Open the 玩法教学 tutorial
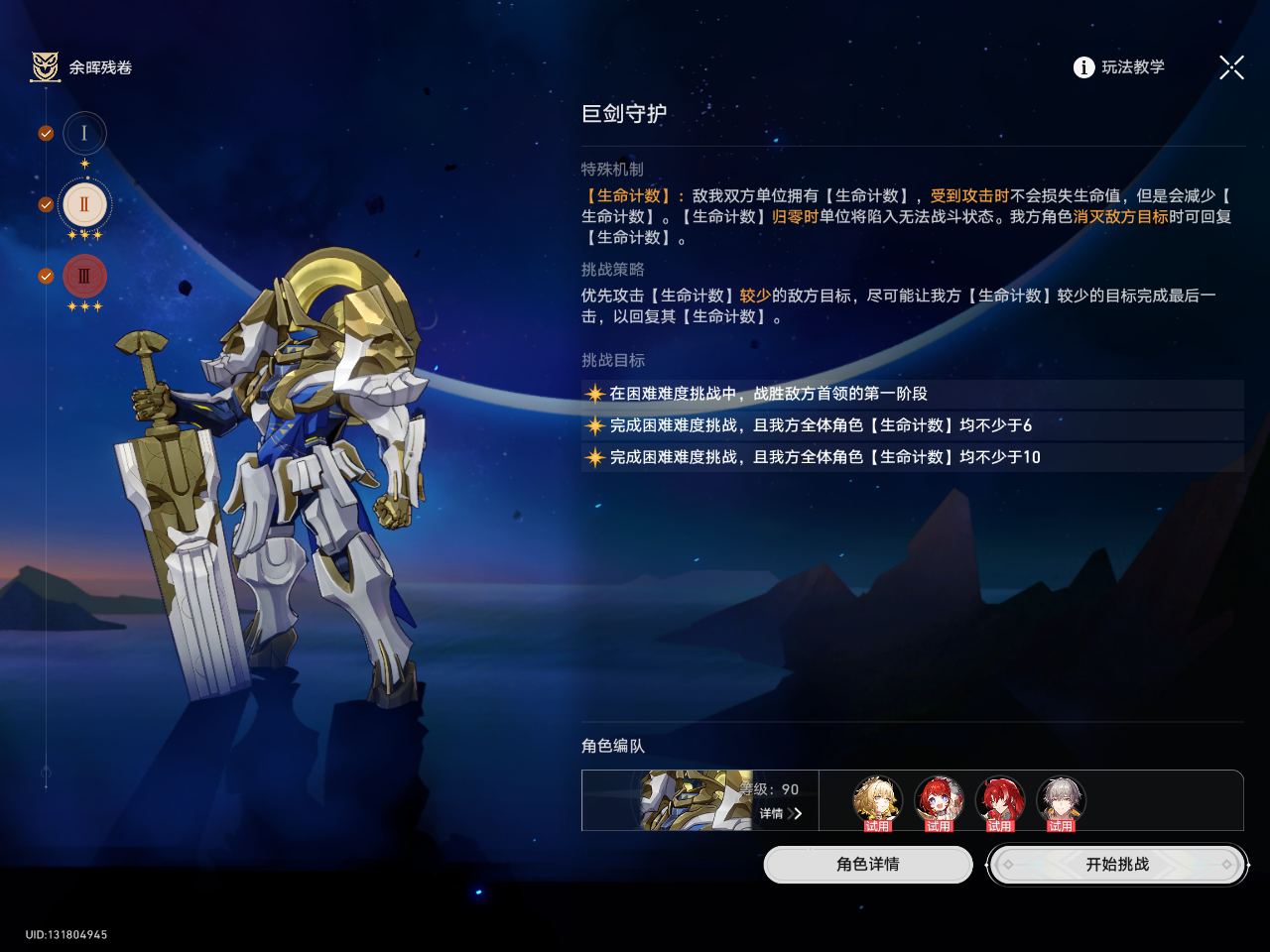 coord(1119,67)
